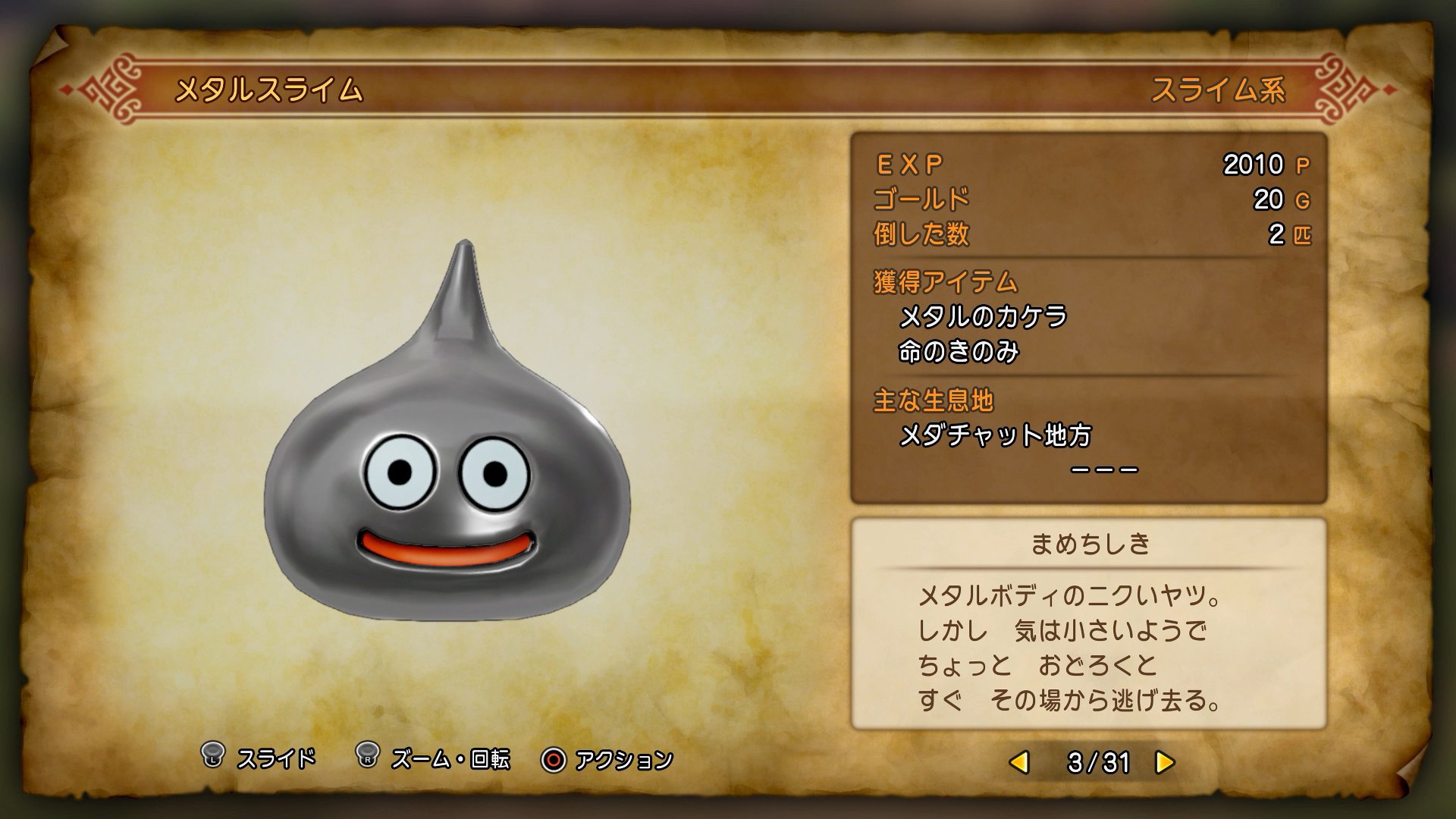The height and width of the screenshot is (819, 1456).
Task: Go to the next monster page arrow
Action: [x=1164, y=762]
